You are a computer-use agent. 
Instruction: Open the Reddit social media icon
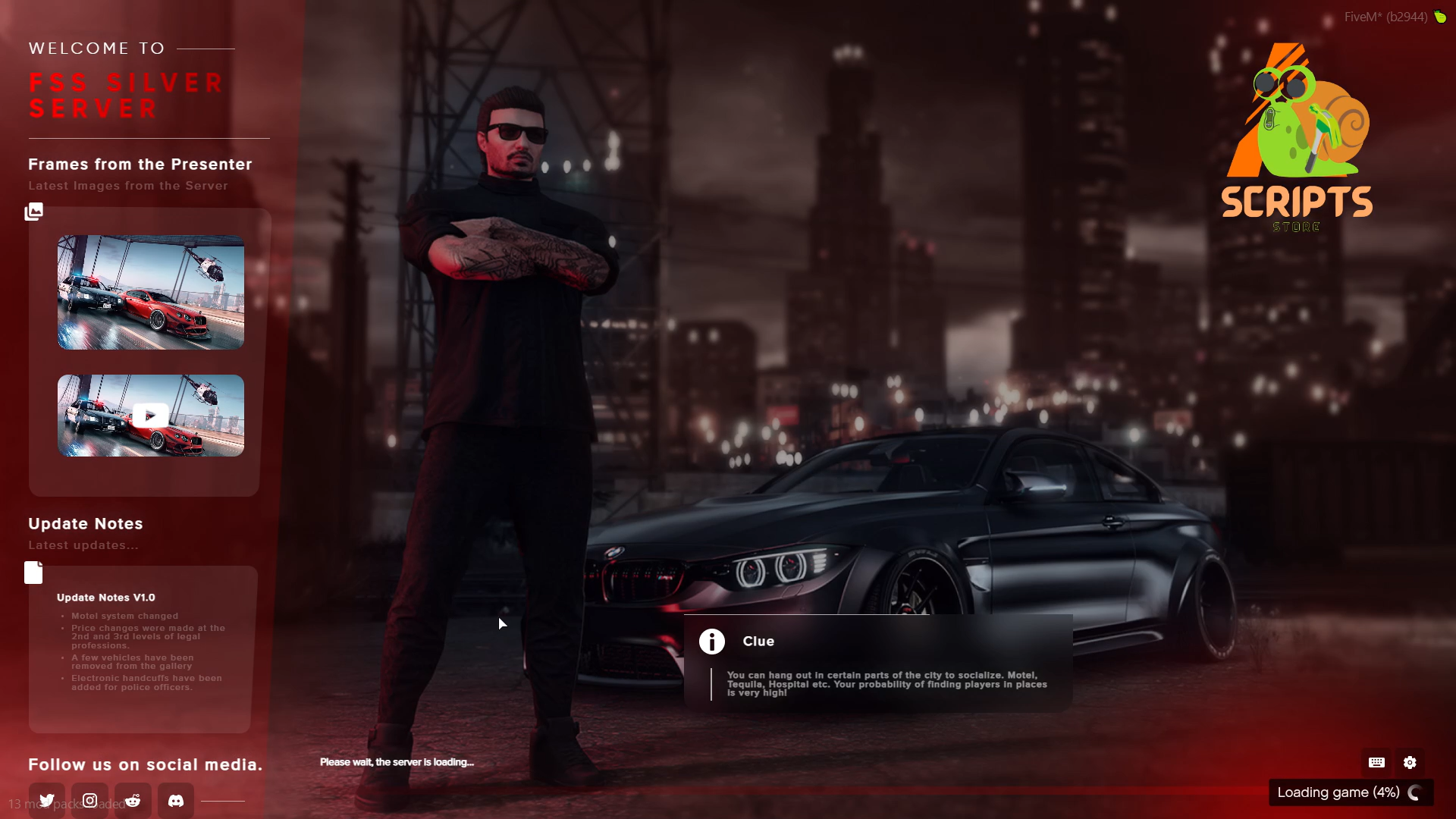pos(133,800)
